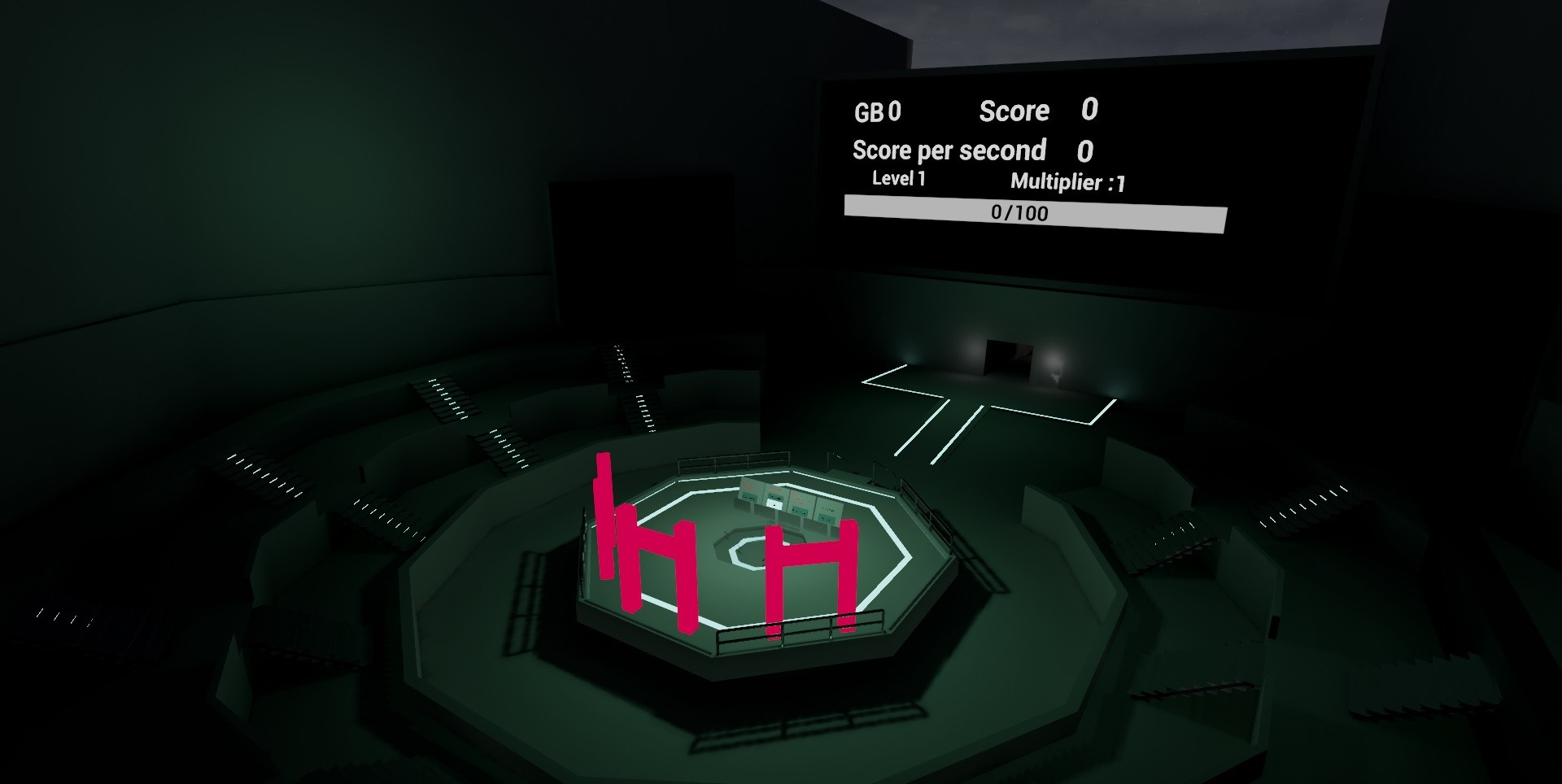Select the third signboard panel near the pink pillar
Screen dimensions: 1562x784
click(801, 500)
